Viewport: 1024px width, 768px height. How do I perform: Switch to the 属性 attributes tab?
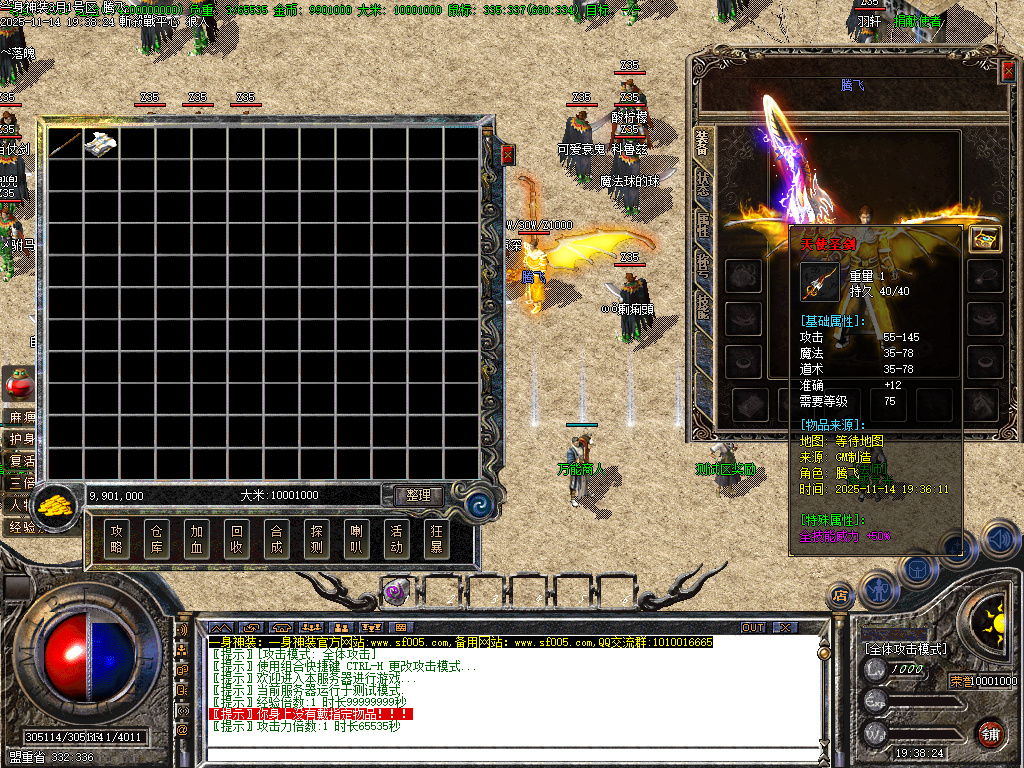(703, 226)
